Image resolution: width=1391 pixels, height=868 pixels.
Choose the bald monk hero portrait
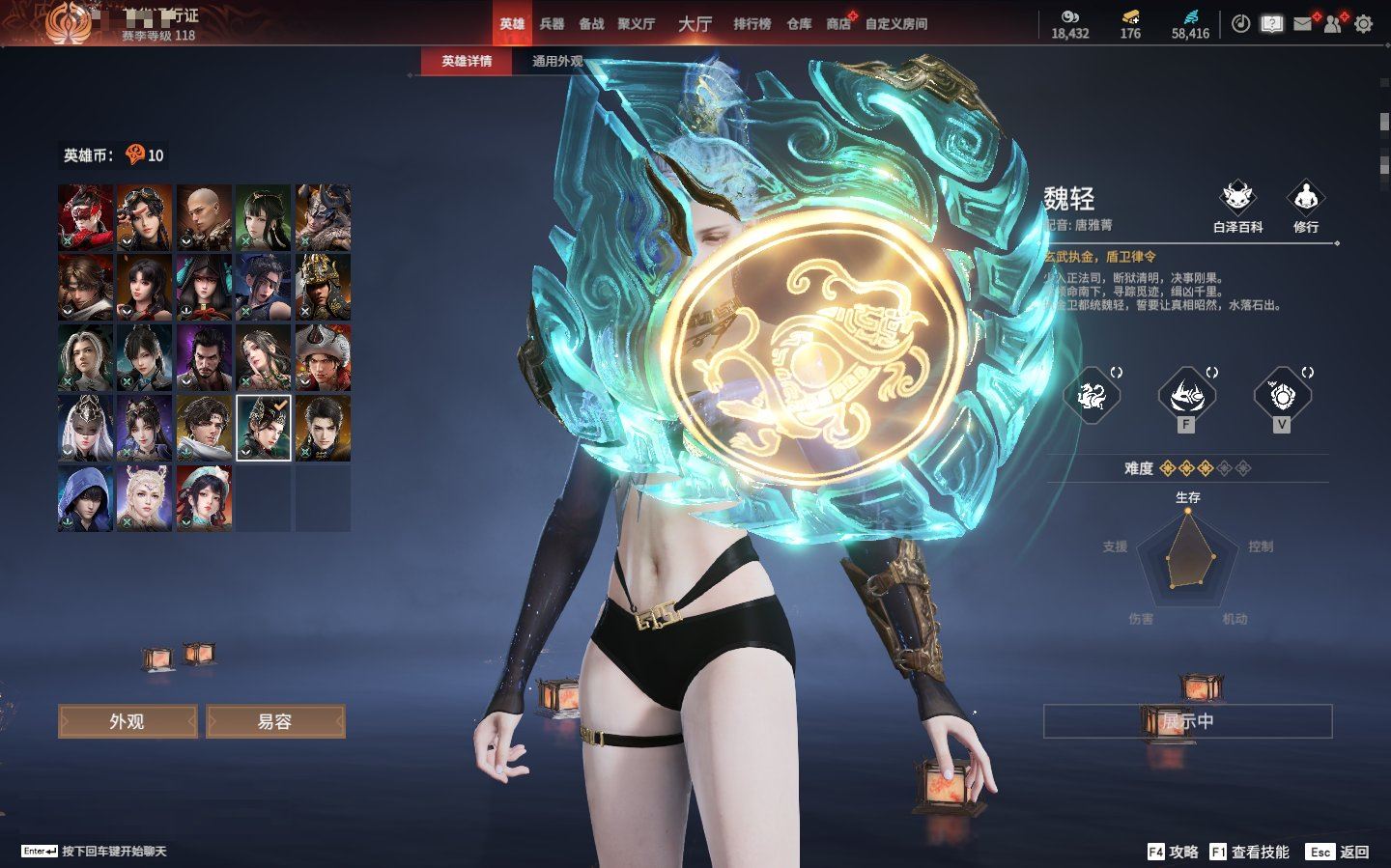click(204, 218)
